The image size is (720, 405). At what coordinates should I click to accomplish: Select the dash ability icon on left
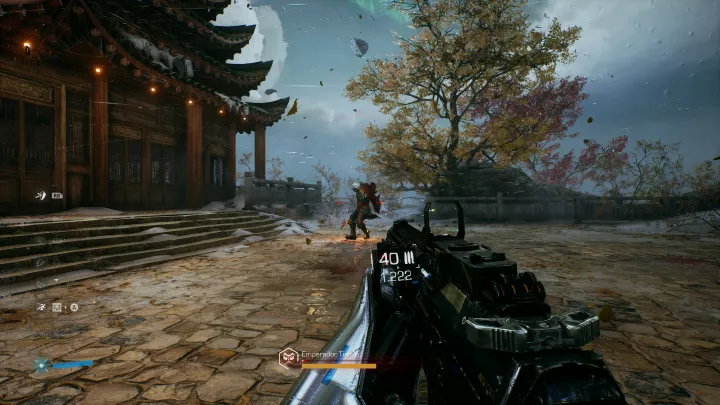point(39,196)
